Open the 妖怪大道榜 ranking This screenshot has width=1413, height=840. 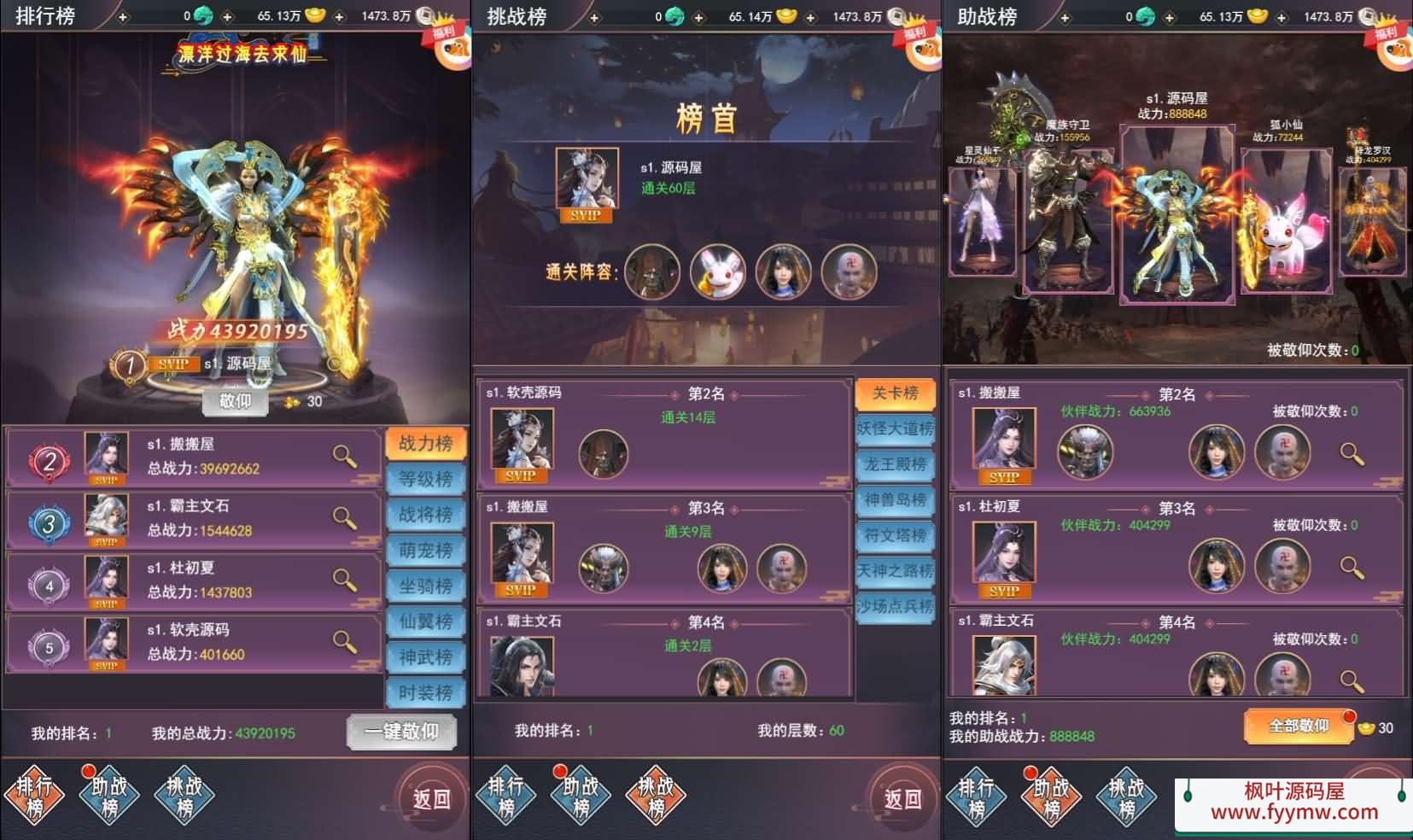pyautogui.click(x=895, y=429)
